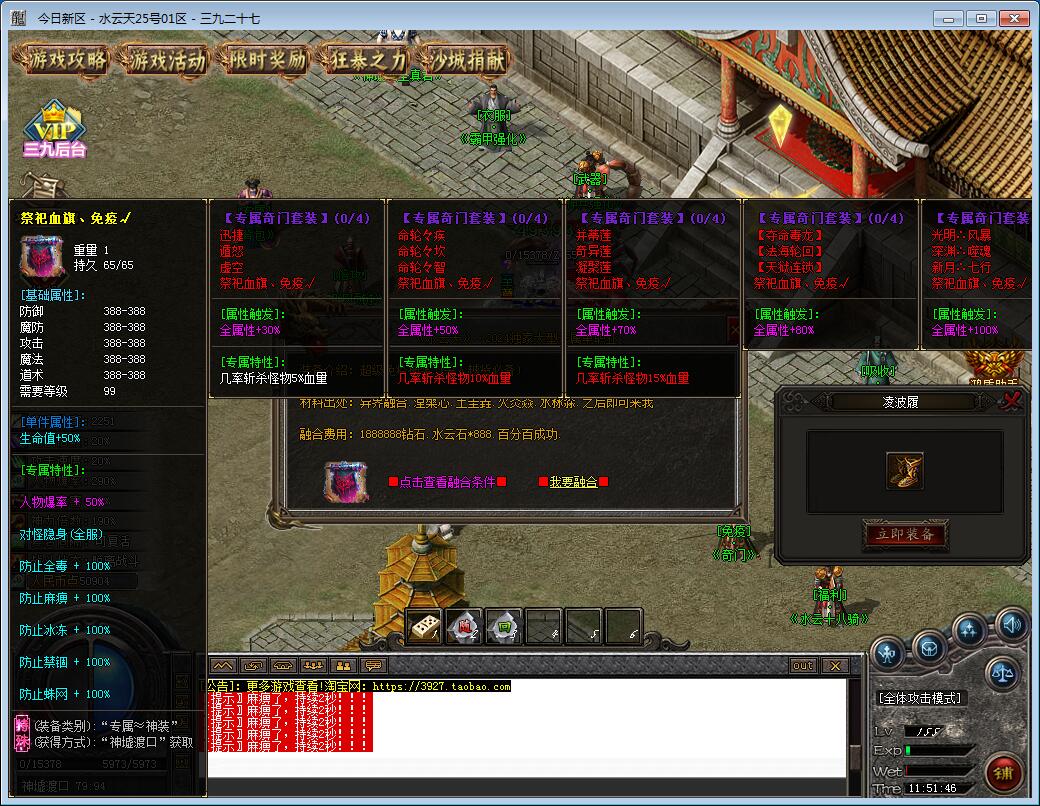Toggle the 全体攻击模式 attack mode label

(x=919, y=698)
